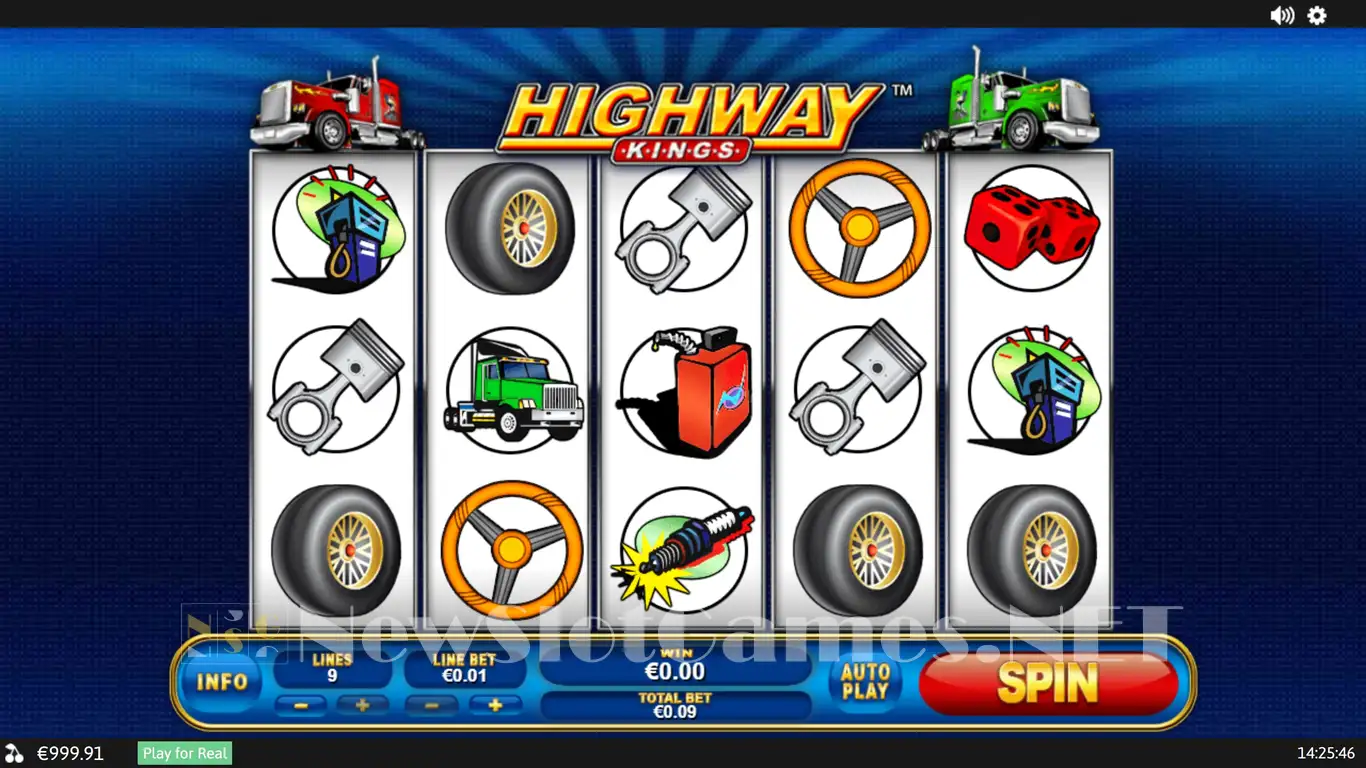
Task: Open the Info paytable
Action: 222,682
